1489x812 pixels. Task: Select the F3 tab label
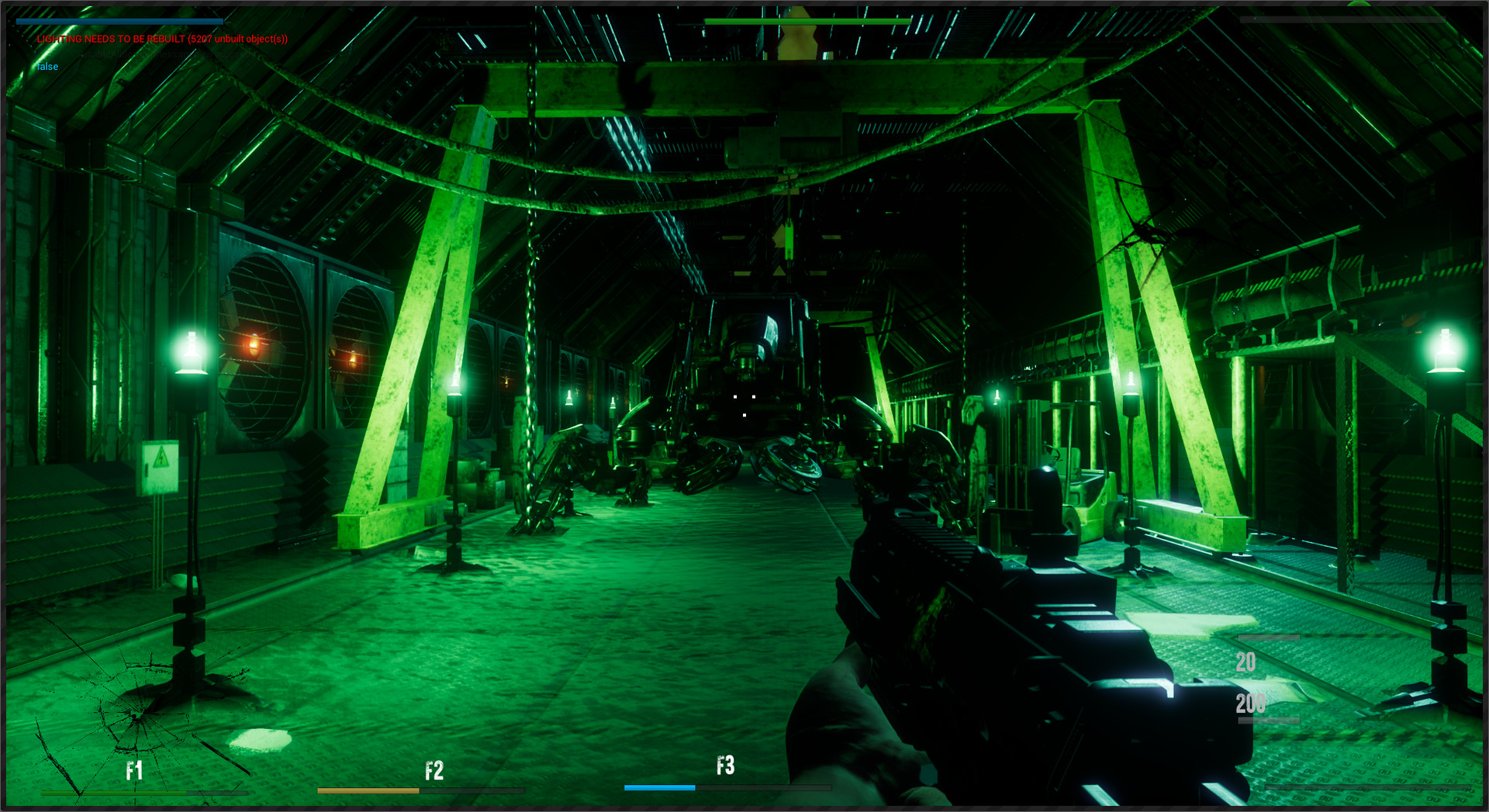[x=725, y=766]
